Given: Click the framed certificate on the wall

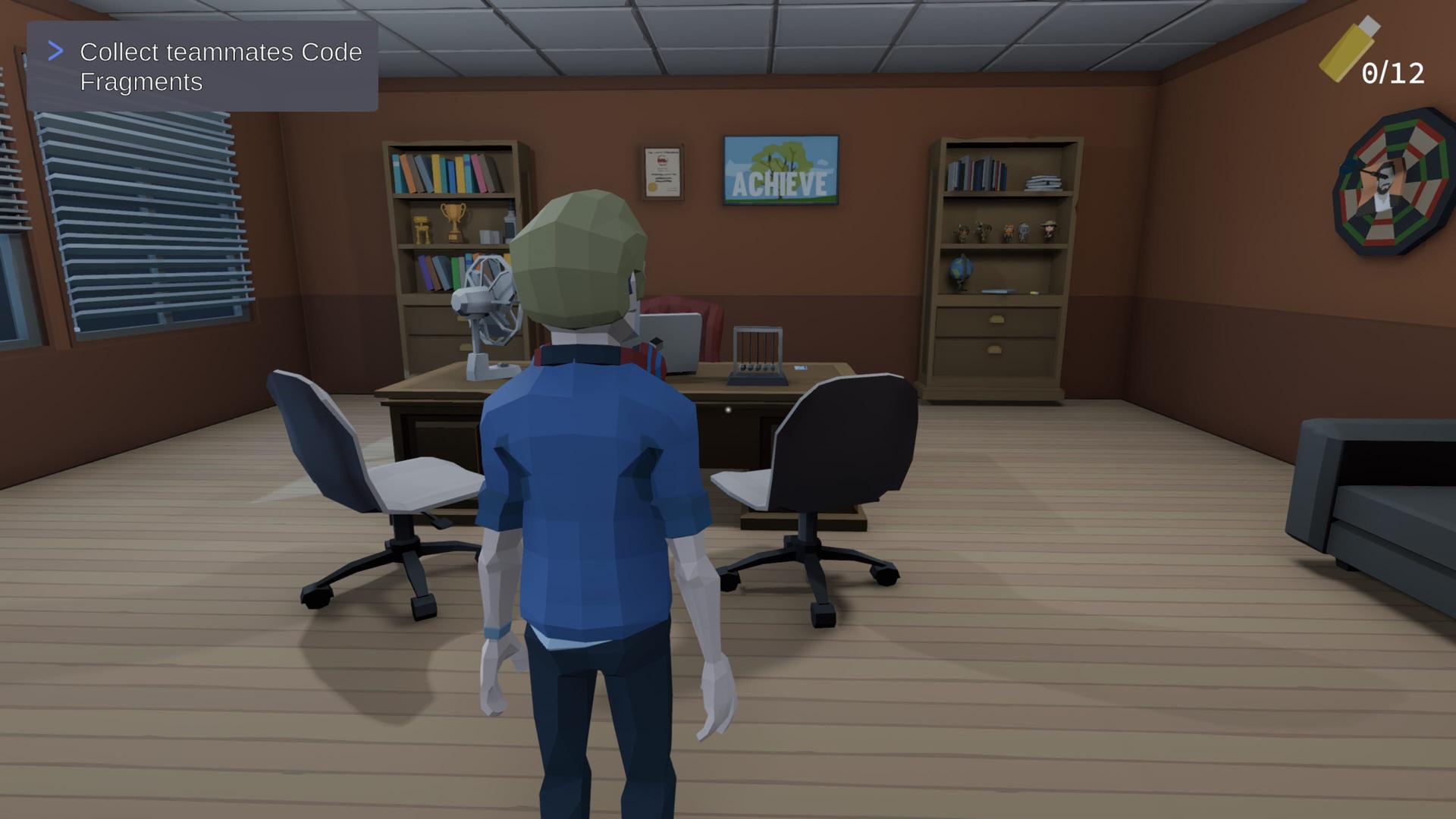Looking at the screenshot, I should (x=661, y=173).
